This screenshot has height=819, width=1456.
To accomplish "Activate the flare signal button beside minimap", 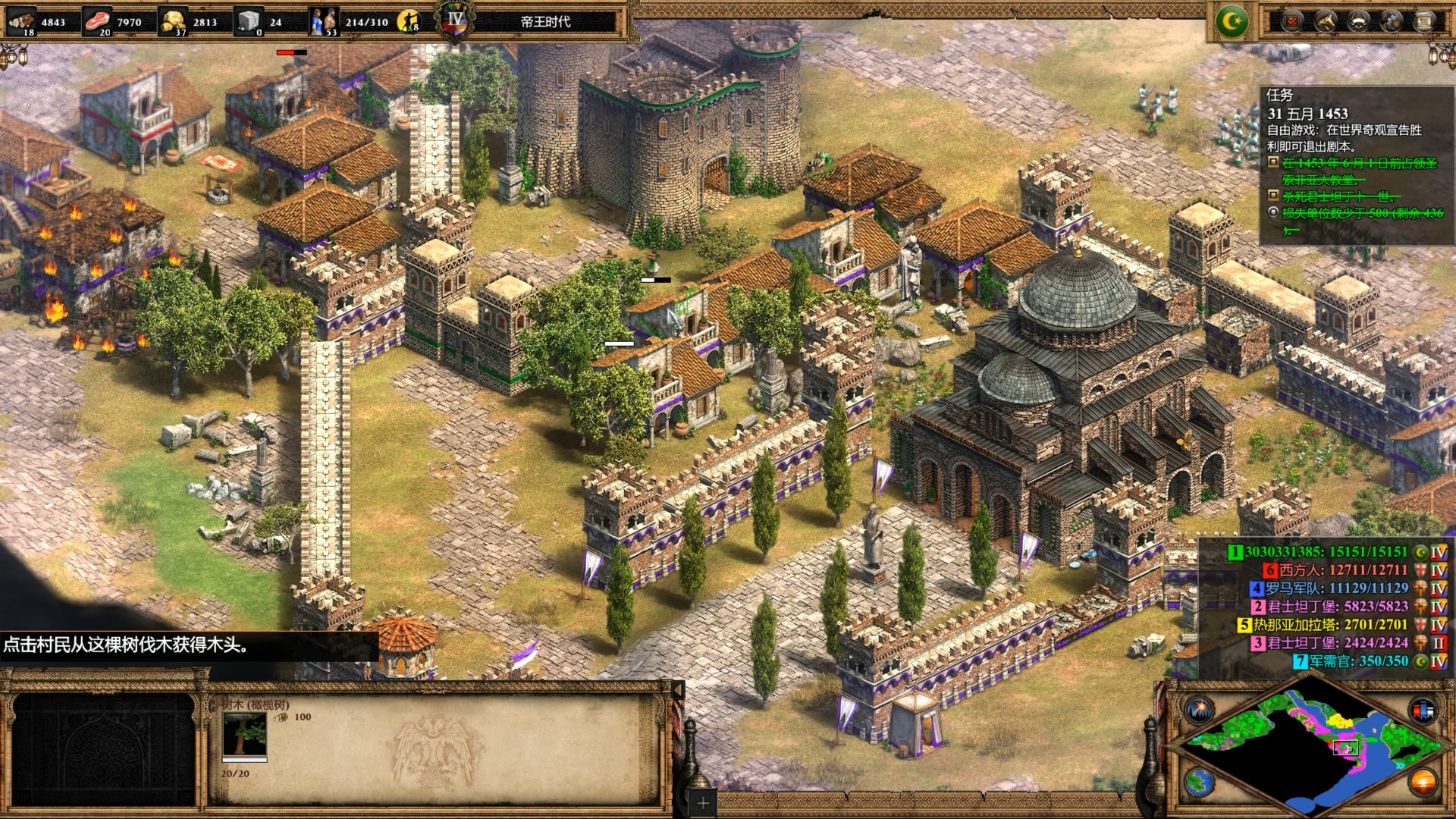I will pyautogui.click(x=1200, y=711).
